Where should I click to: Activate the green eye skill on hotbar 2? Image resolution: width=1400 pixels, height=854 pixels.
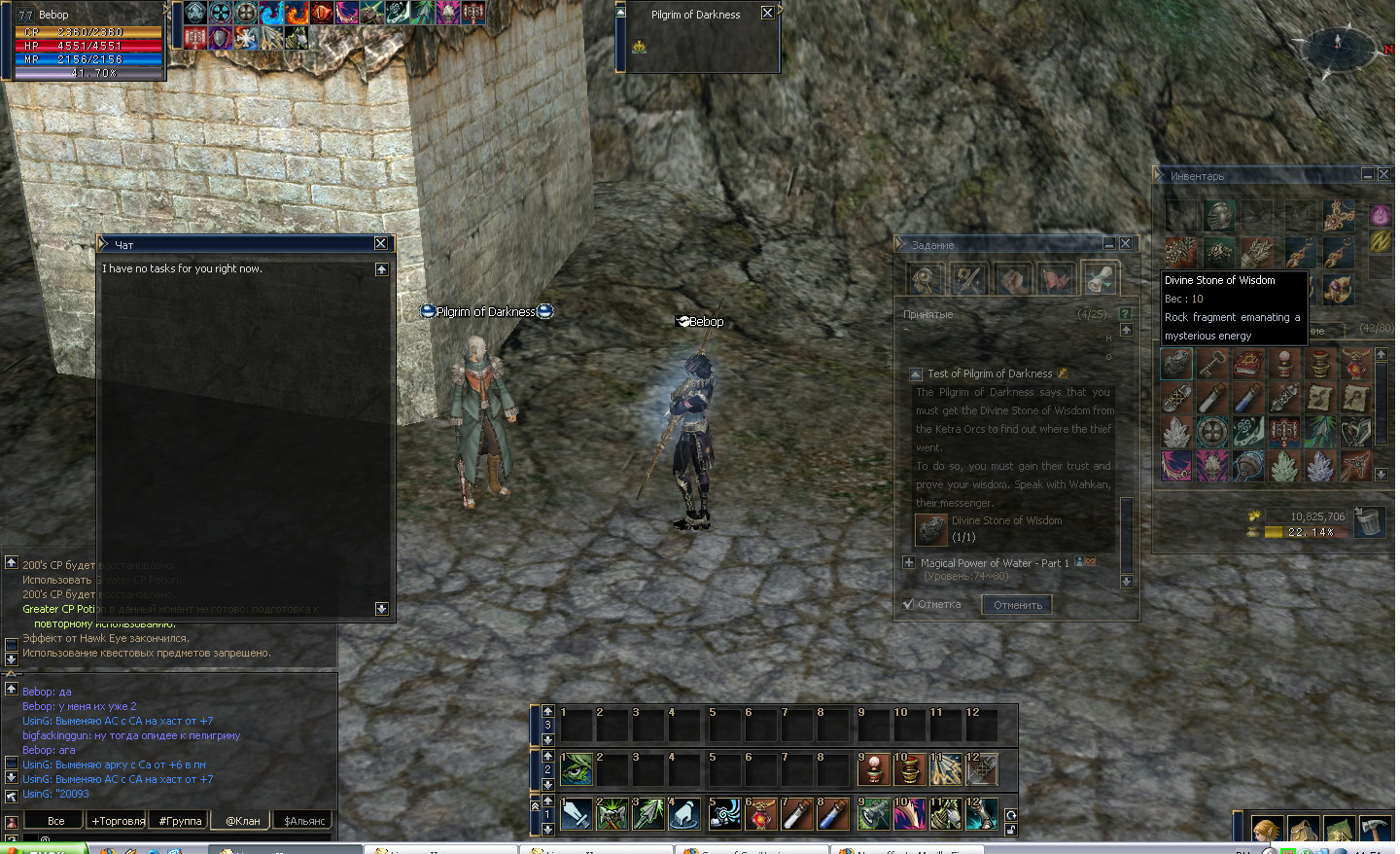pyautogui.click(x=577, y=769)
